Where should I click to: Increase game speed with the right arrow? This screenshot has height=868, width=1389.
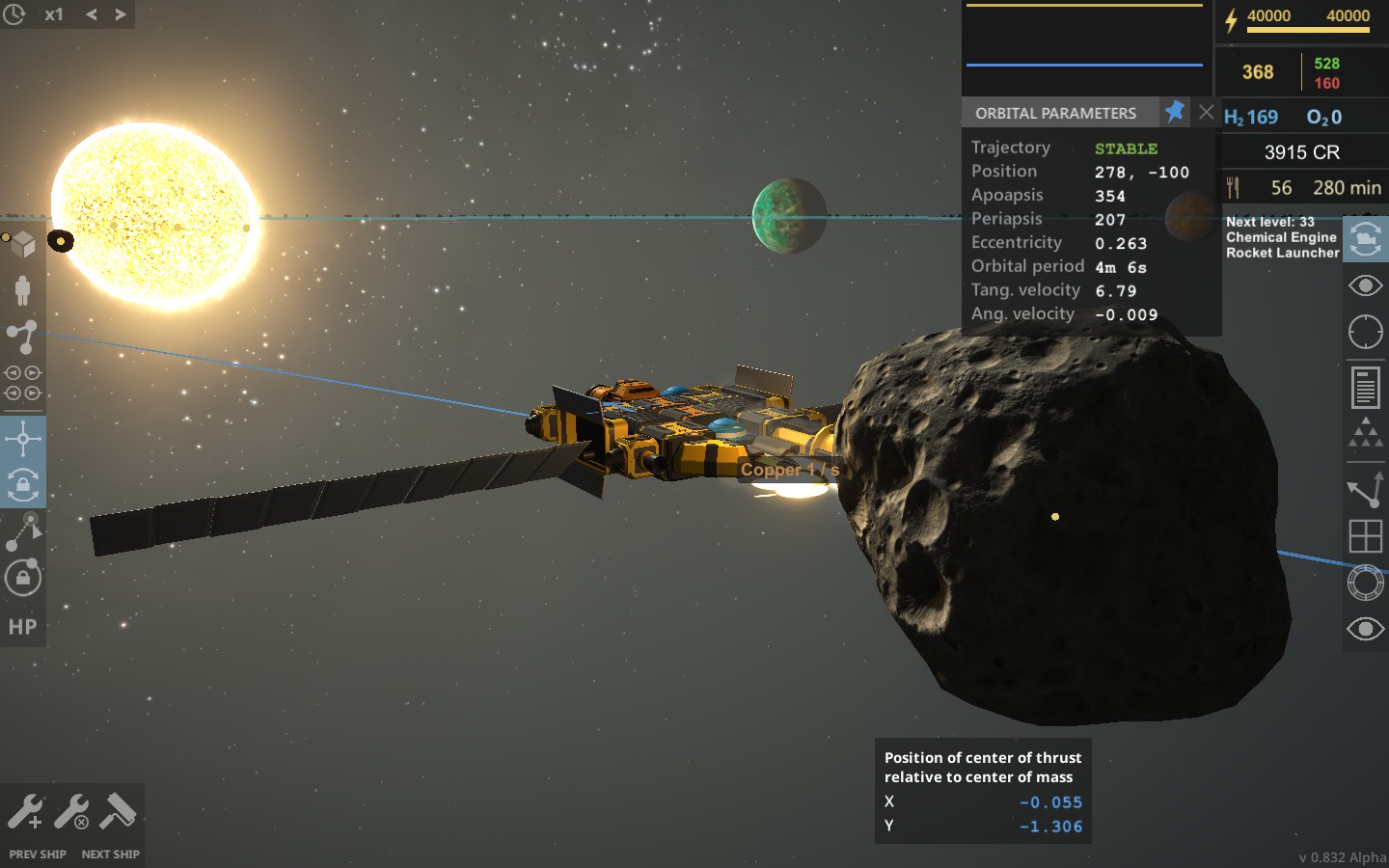click(119, 14)
